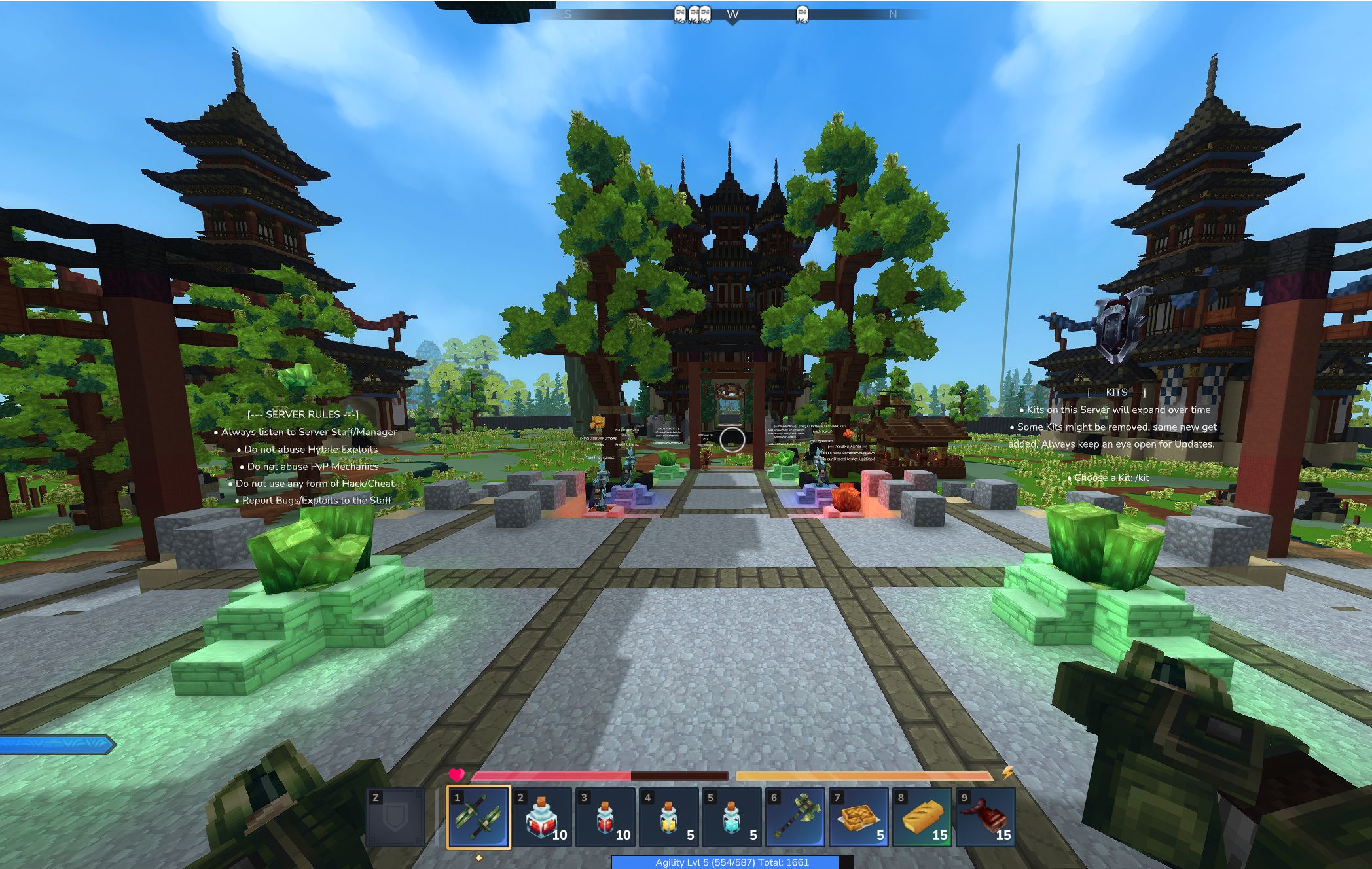Screen dimensions: 1372x869
Task: Select the red health potion in hotbar slot 2
Action: [543, 817]
